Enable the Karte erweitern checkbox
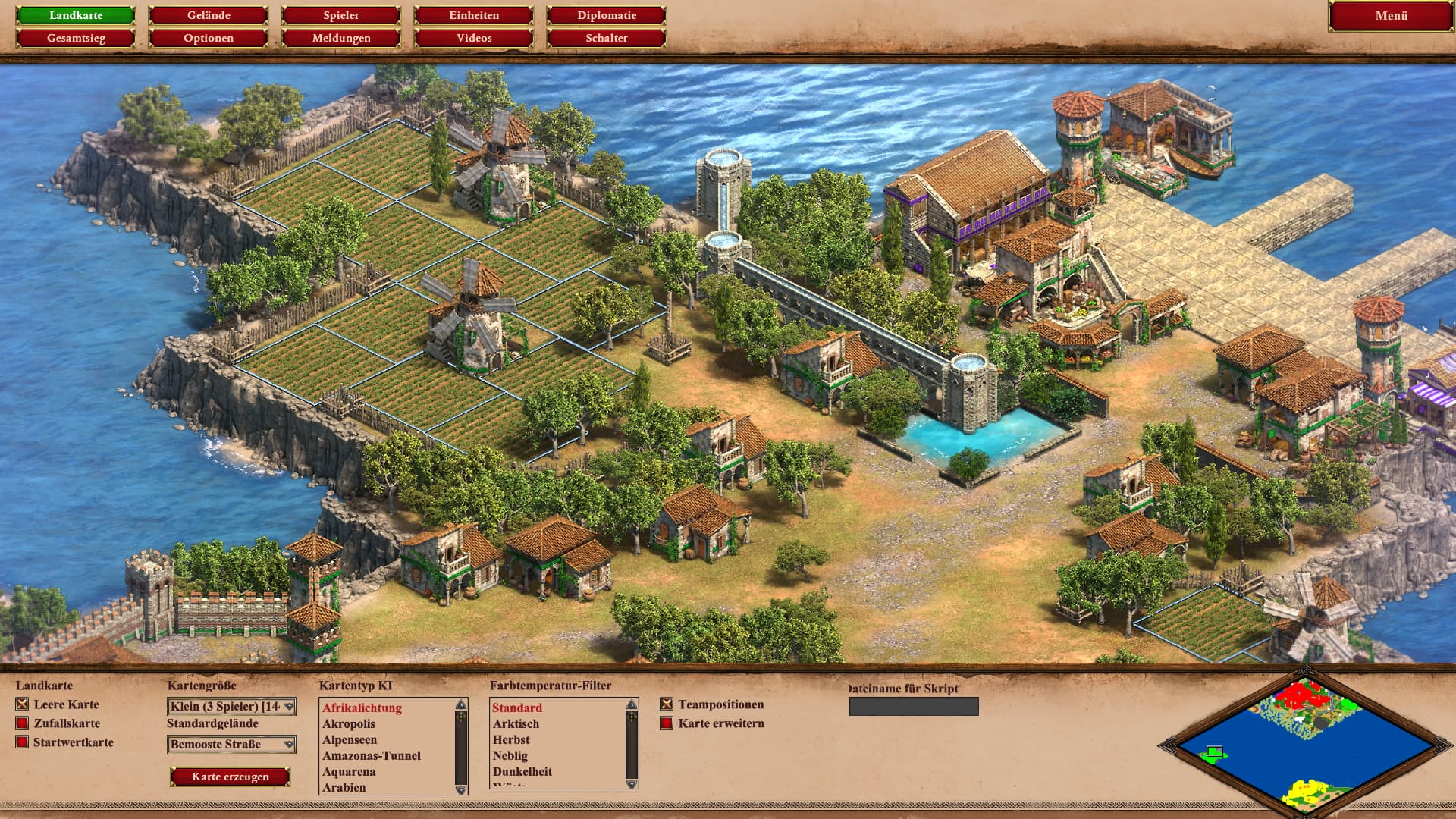The image size is (1456, 819). click(667, 723)
